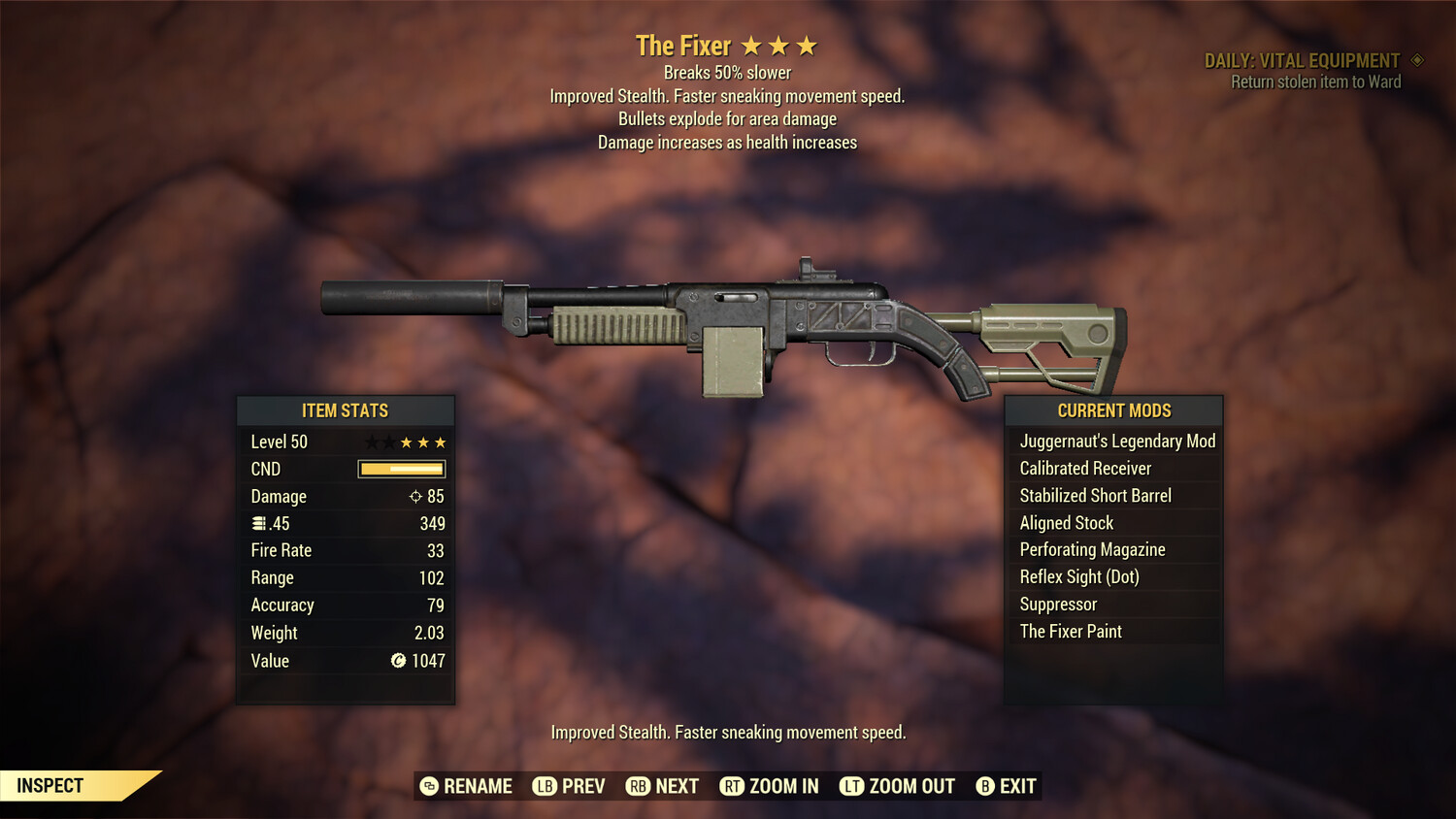The height and width of the screenshot is (819, 1456).
Task: Click the circular Rename button icon
Action: tap(428, 786)
